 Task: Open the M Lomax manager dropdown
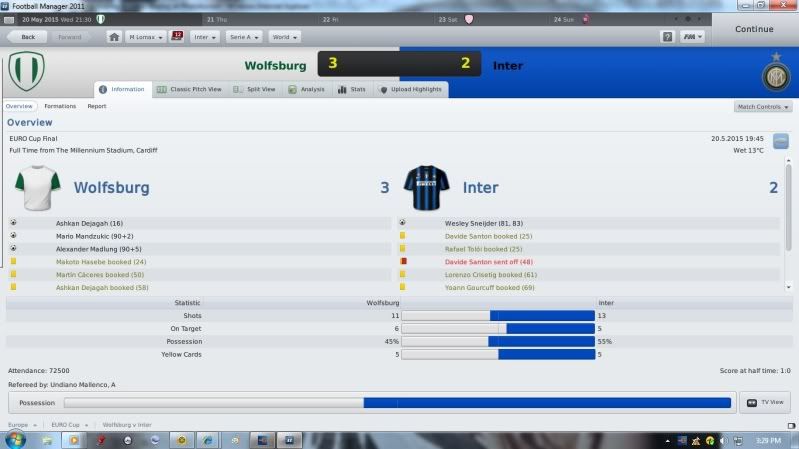146,36
